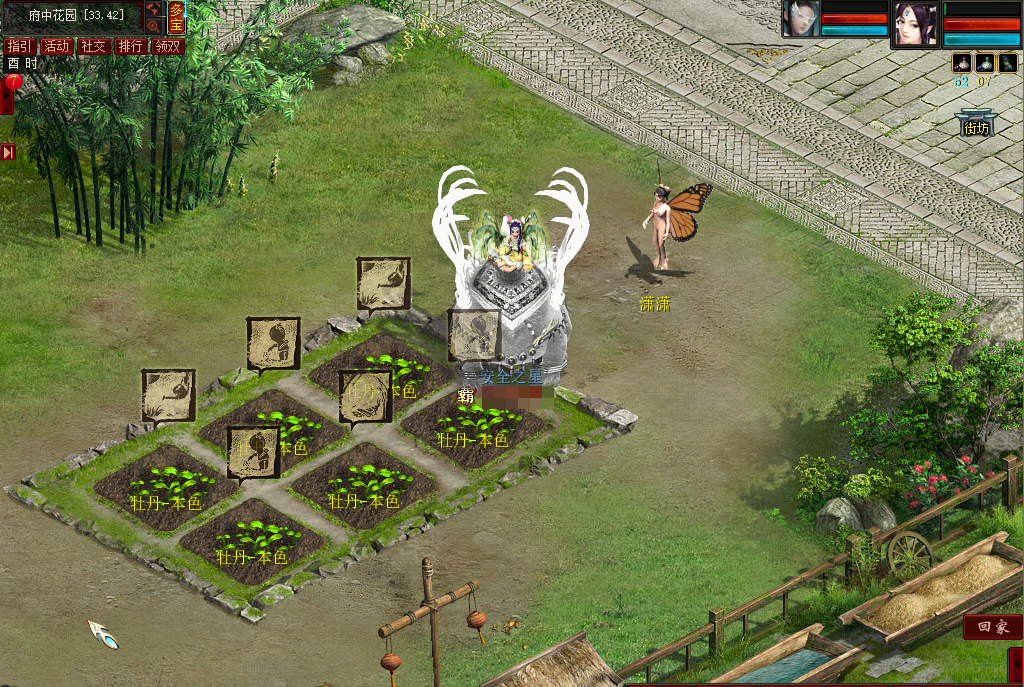Click the magnifying glass search icon
Screen dimensions: 1024x687
(153, 26)
